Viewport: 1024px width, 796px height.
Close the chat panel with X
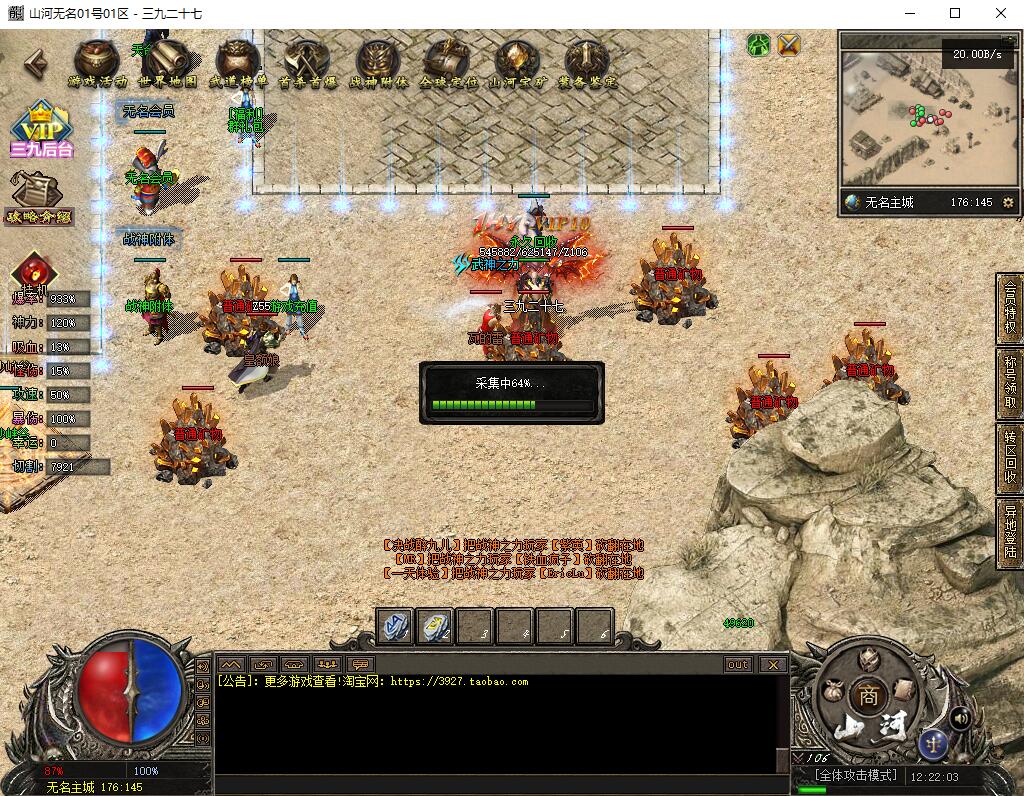[773, 664]
